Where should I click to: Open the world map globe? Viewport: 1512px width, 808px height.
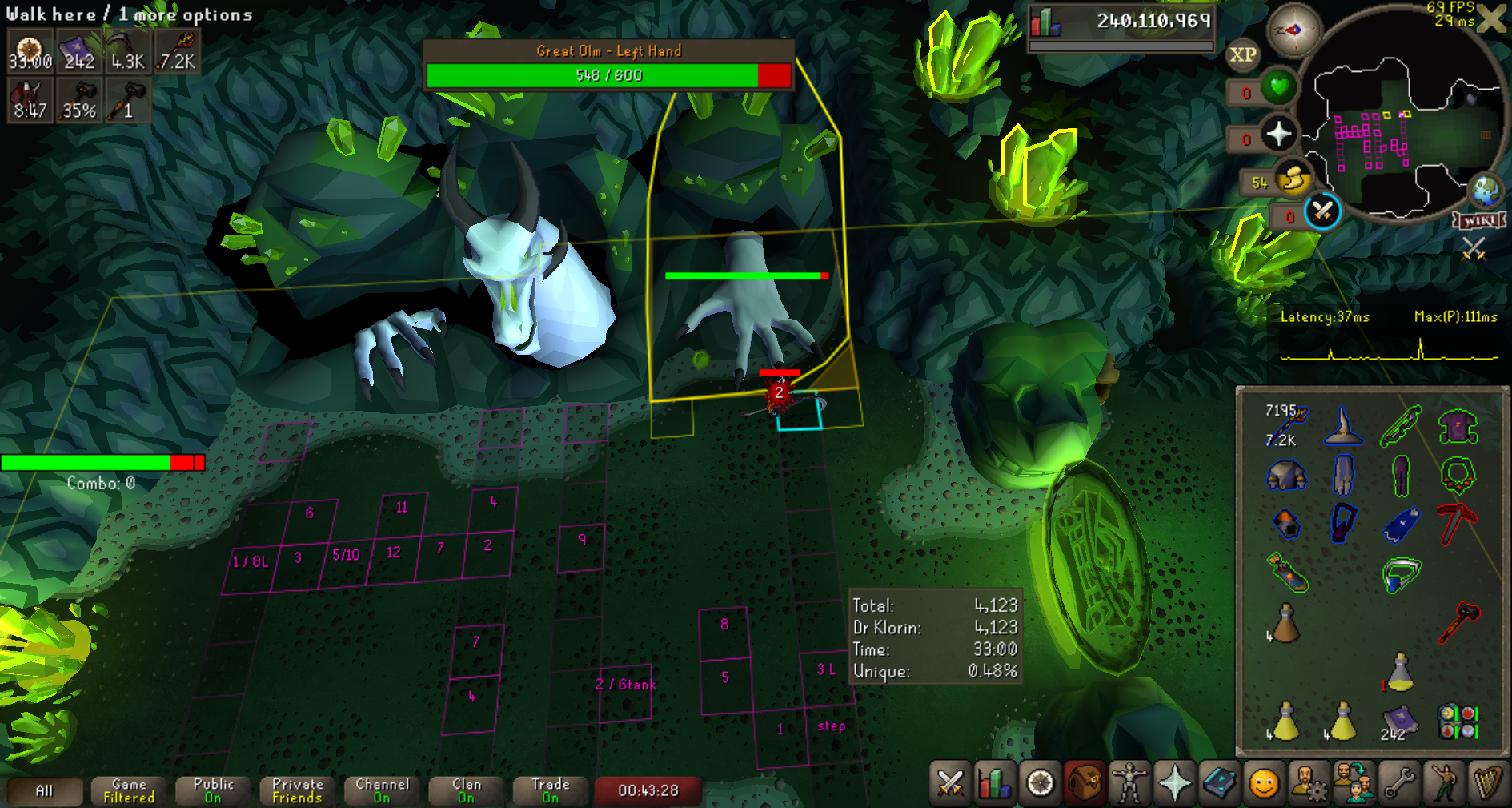[x=1486, y=189]
